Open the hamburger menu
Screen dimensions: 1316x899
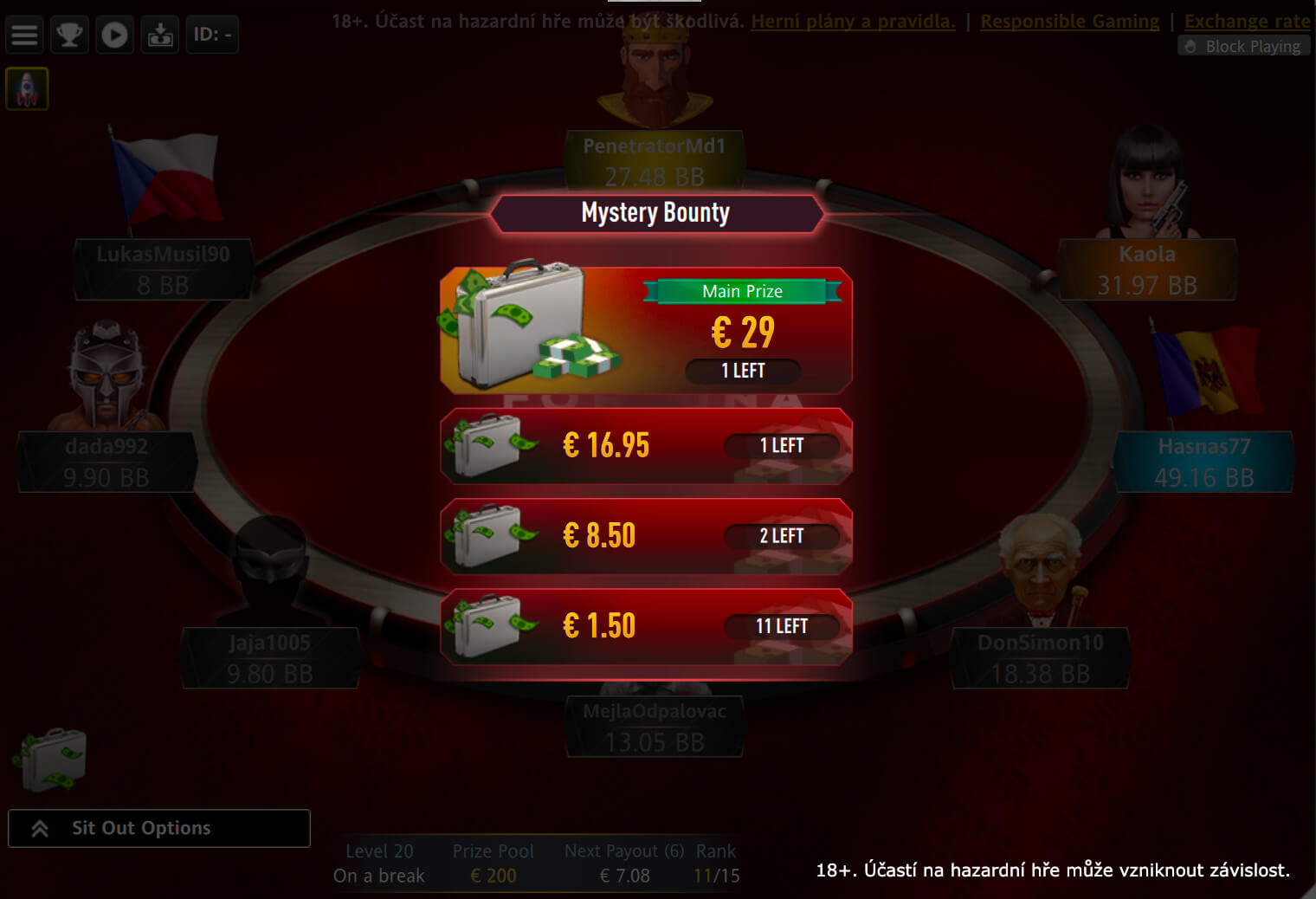24,35
